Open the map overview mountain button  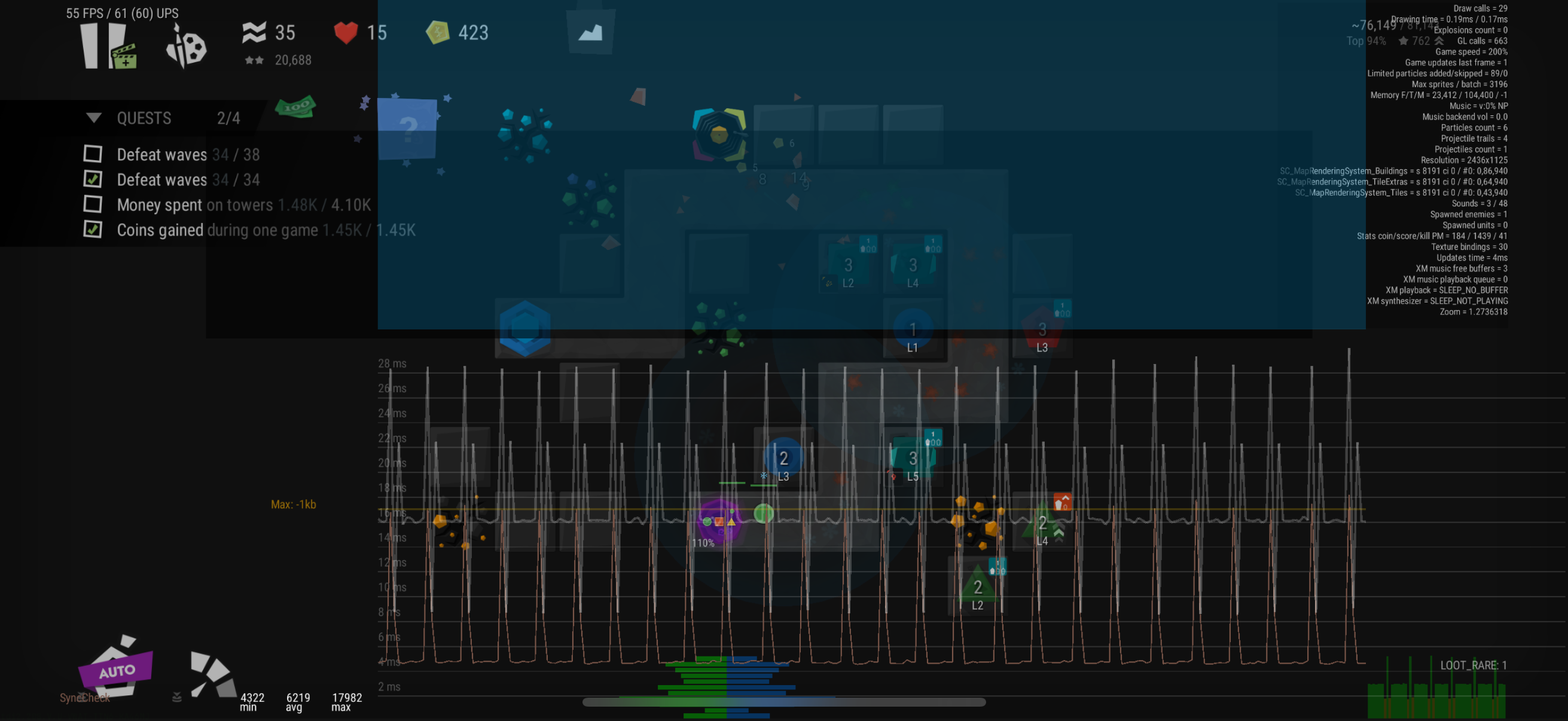coord(590,33)
